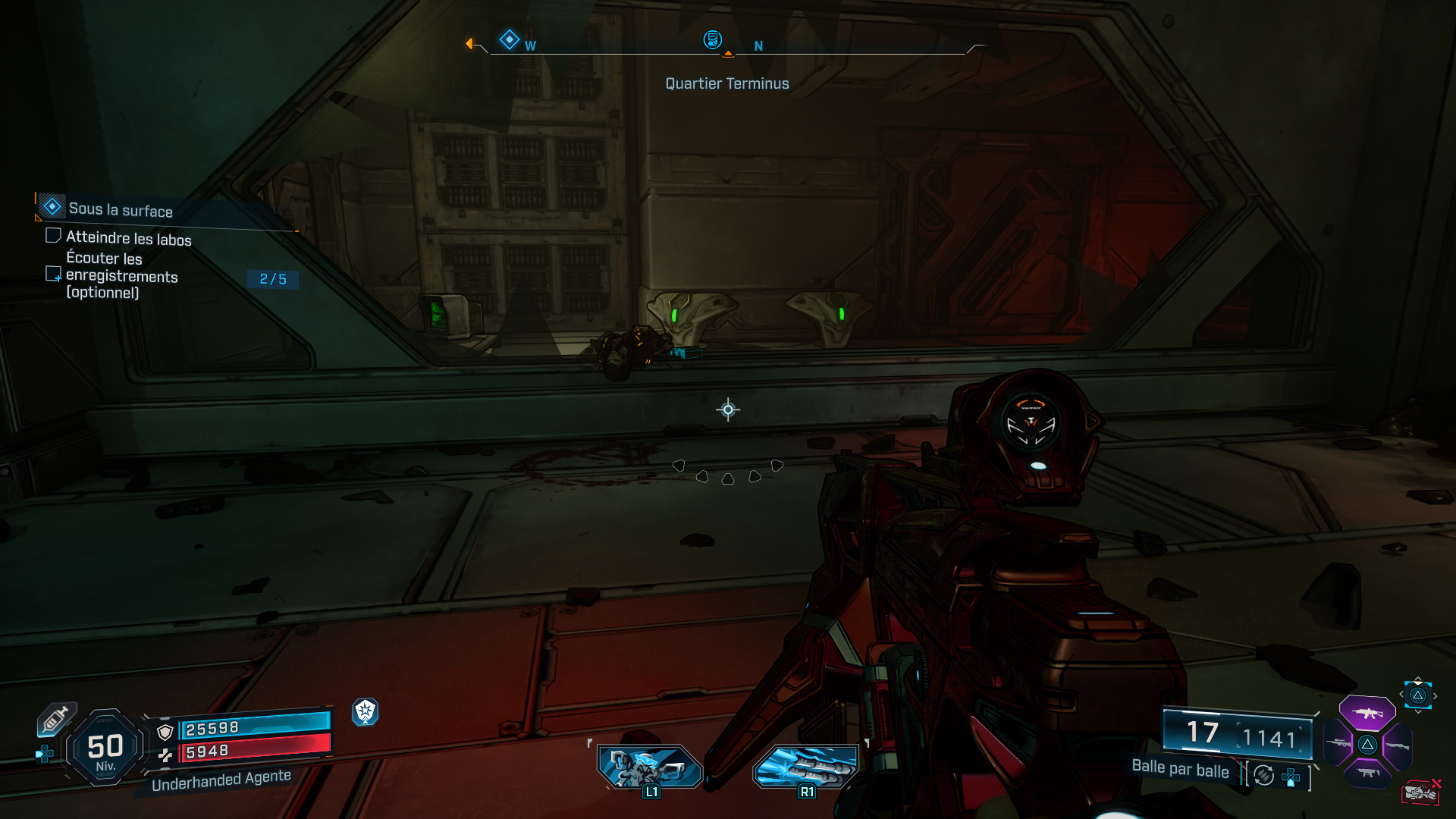Click the 'Quartier Terminus' location label

click(726, 84)
